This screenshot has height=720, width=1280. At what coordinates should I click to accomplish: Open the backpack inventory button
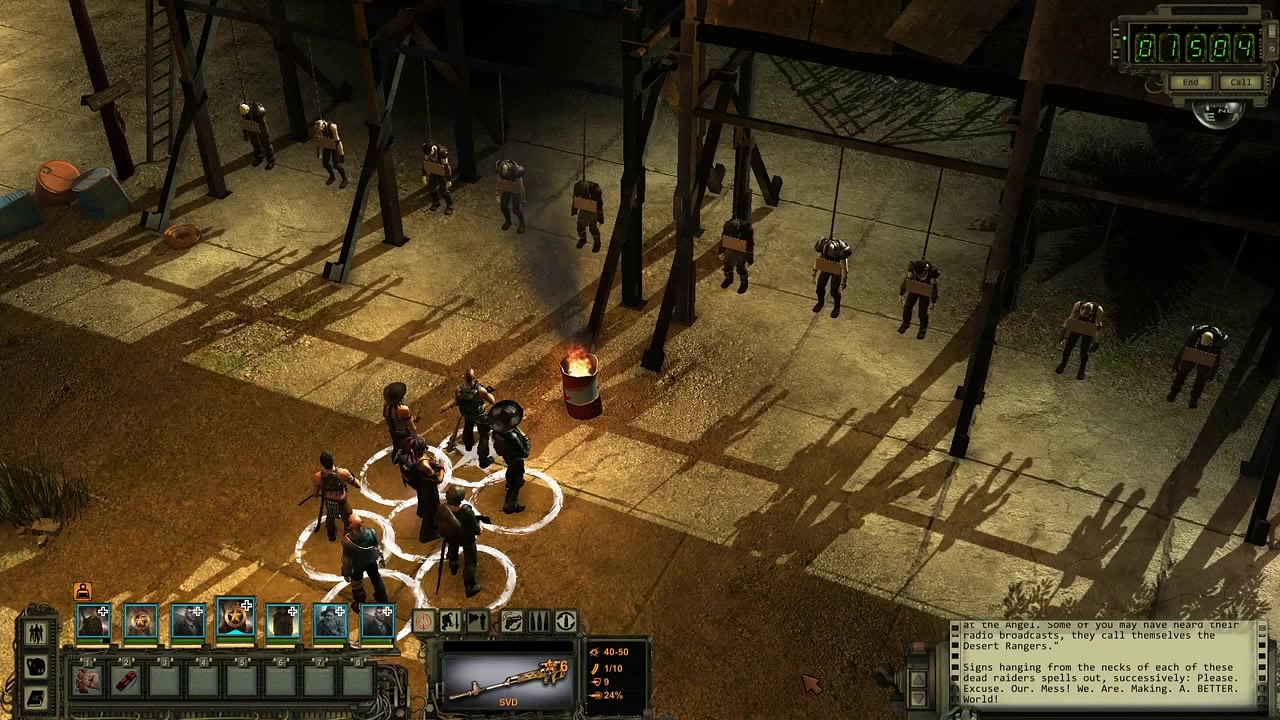[37, 665]
